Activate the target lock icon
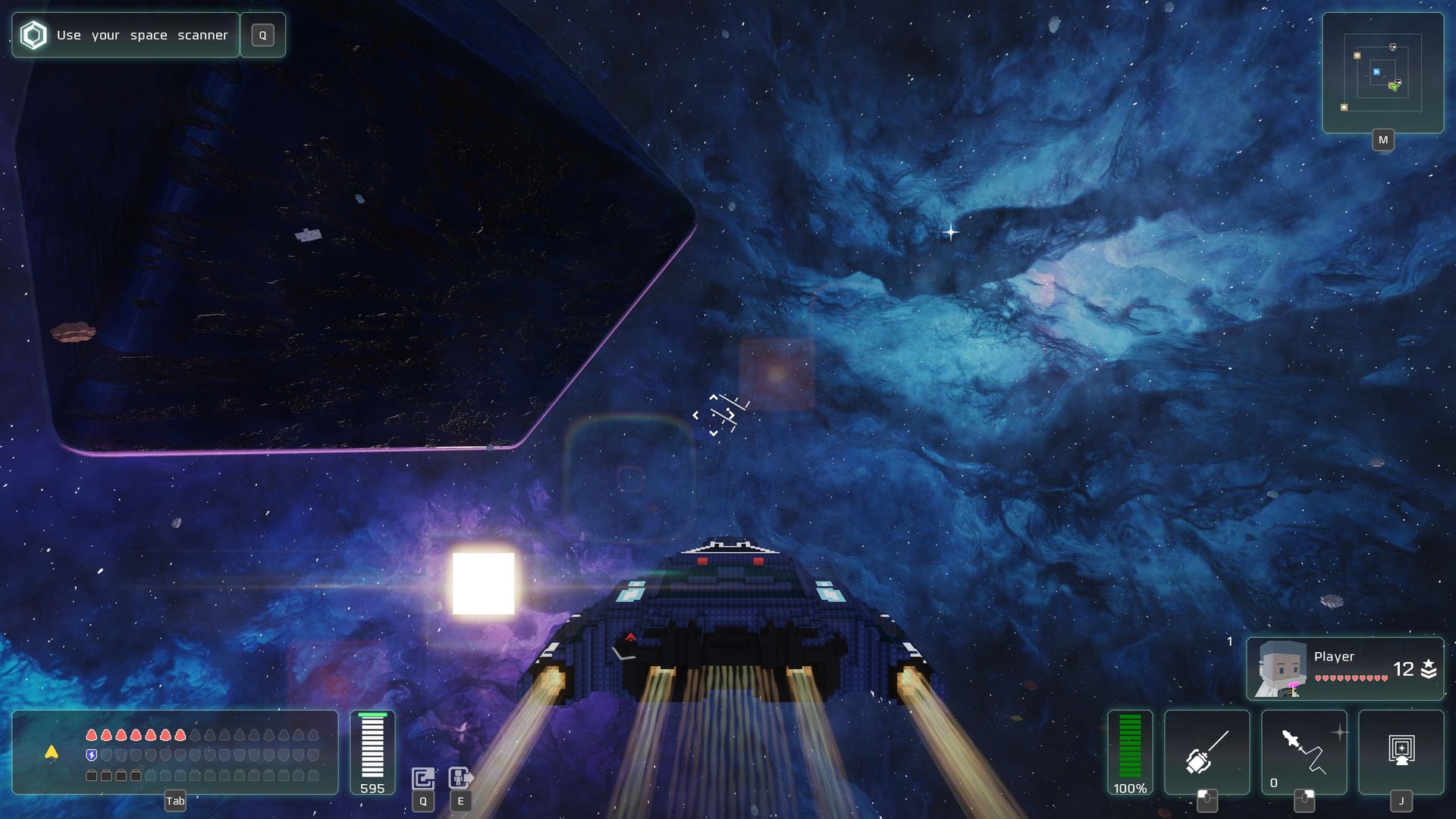 coord(1401,752)
